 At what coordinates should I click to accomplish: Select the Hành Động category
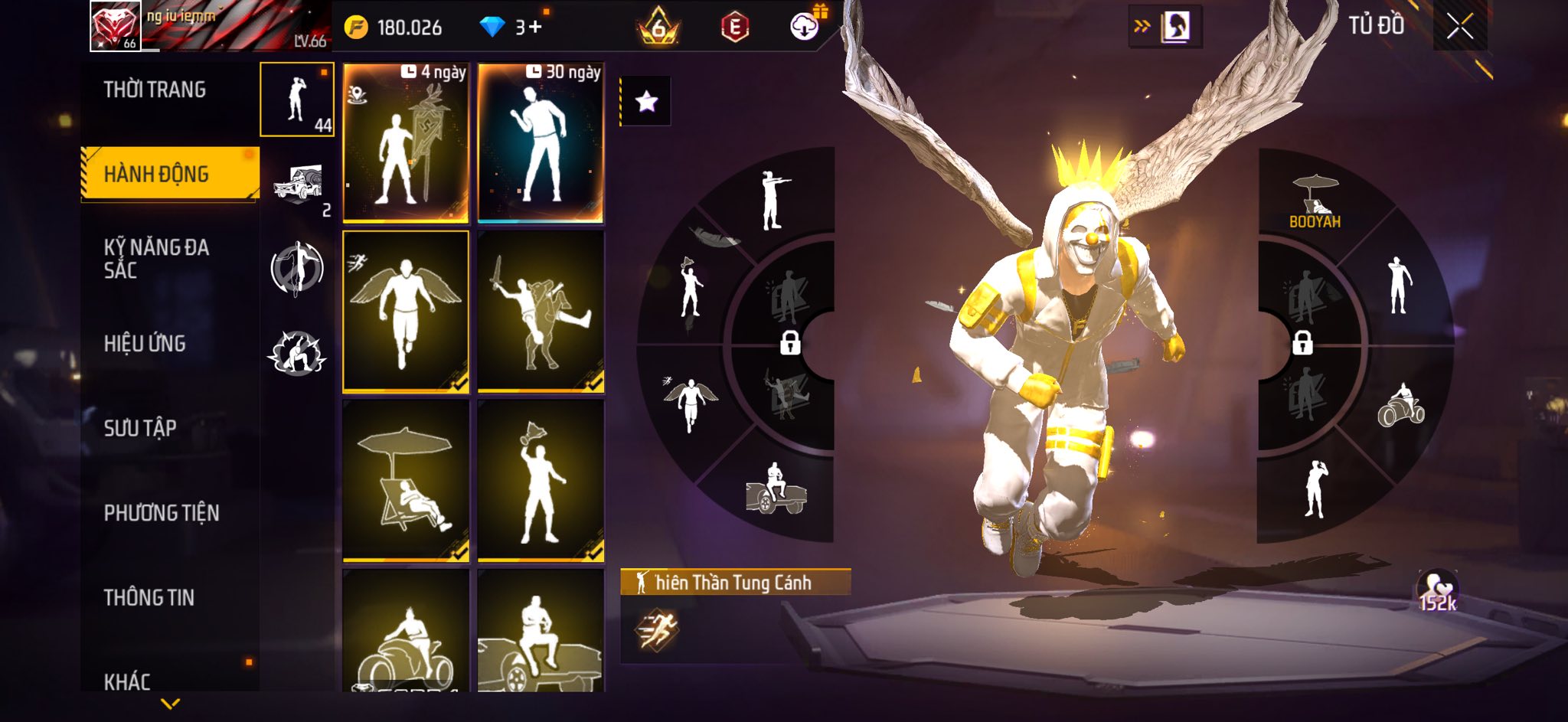click(156, 175)
